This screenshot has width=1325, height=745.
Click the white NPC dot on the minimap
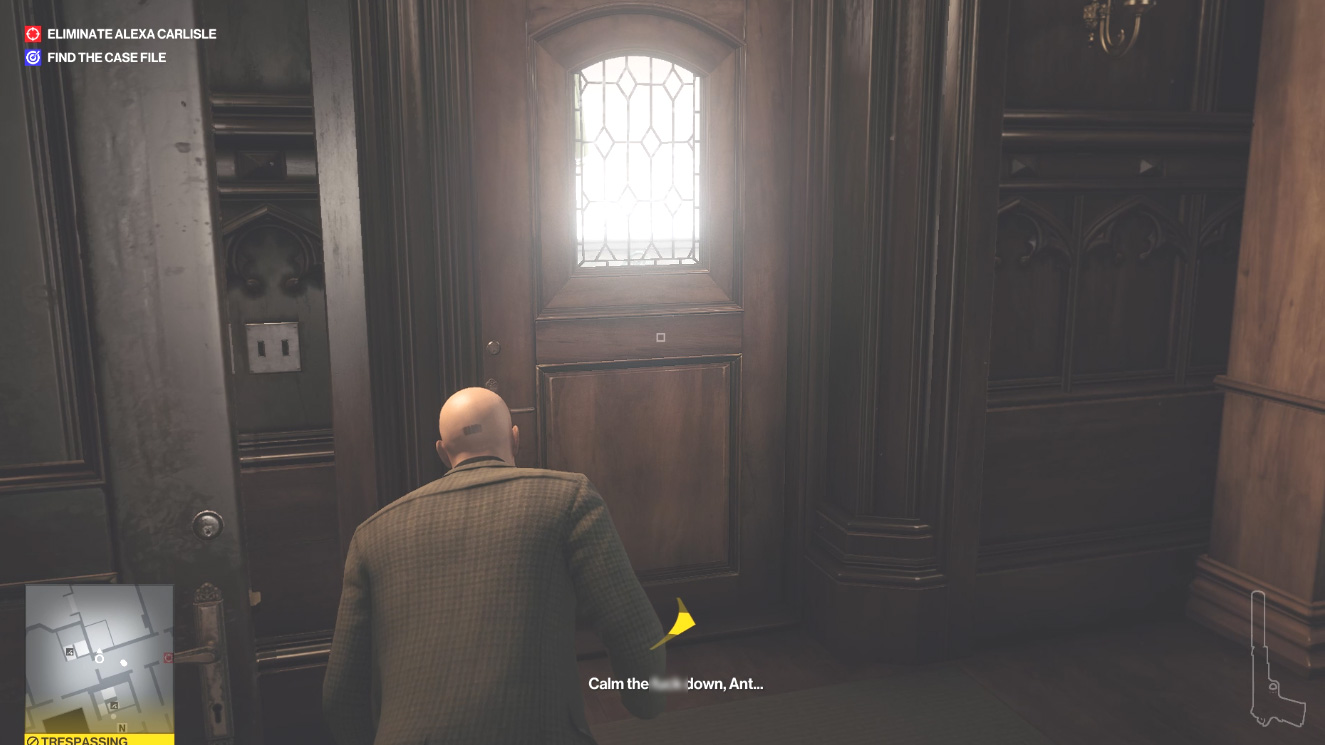(123, 663)
